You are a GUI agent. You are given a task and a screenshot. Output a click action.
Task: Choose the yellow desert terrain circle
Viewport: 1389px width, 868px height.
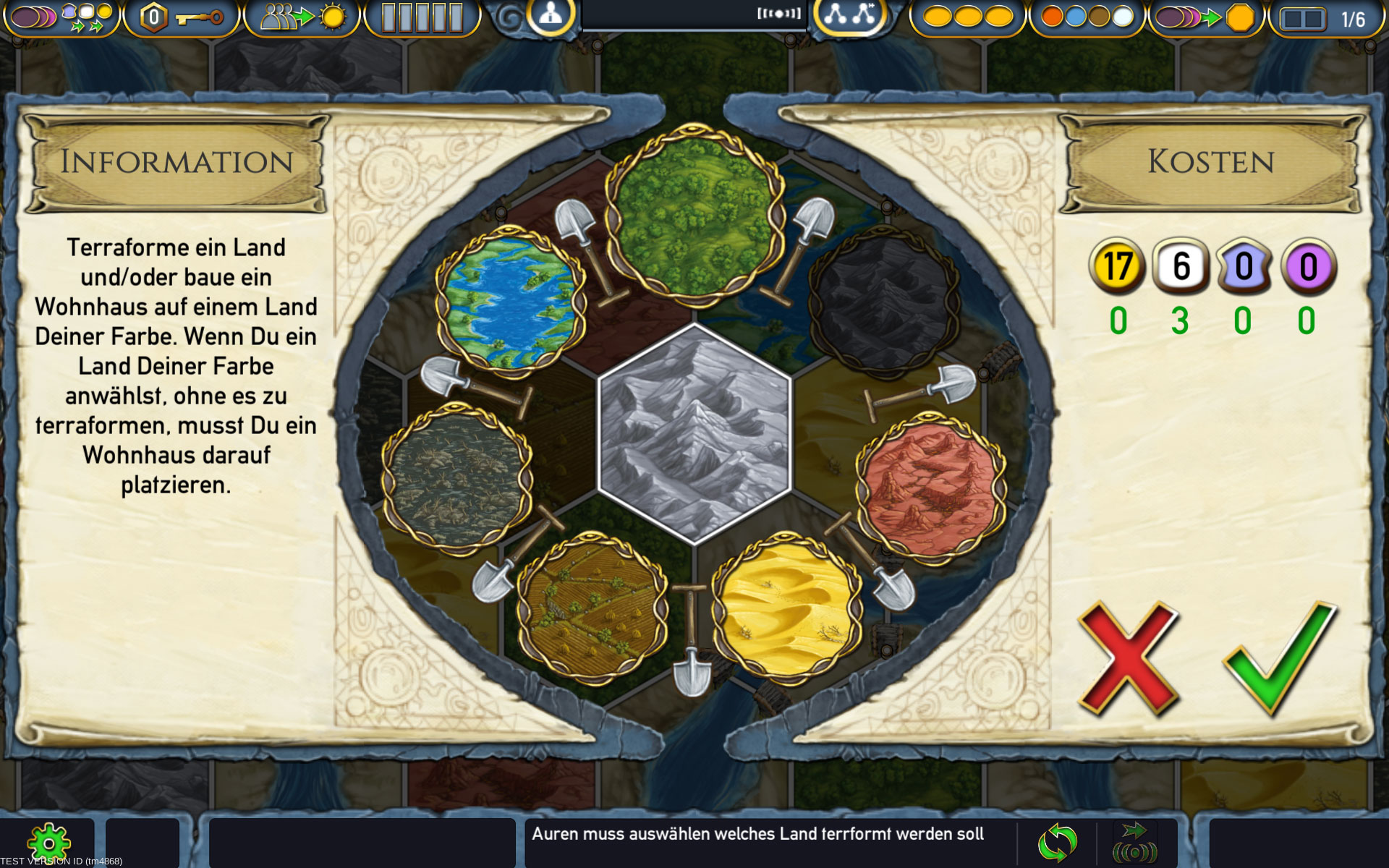(786, 608)
